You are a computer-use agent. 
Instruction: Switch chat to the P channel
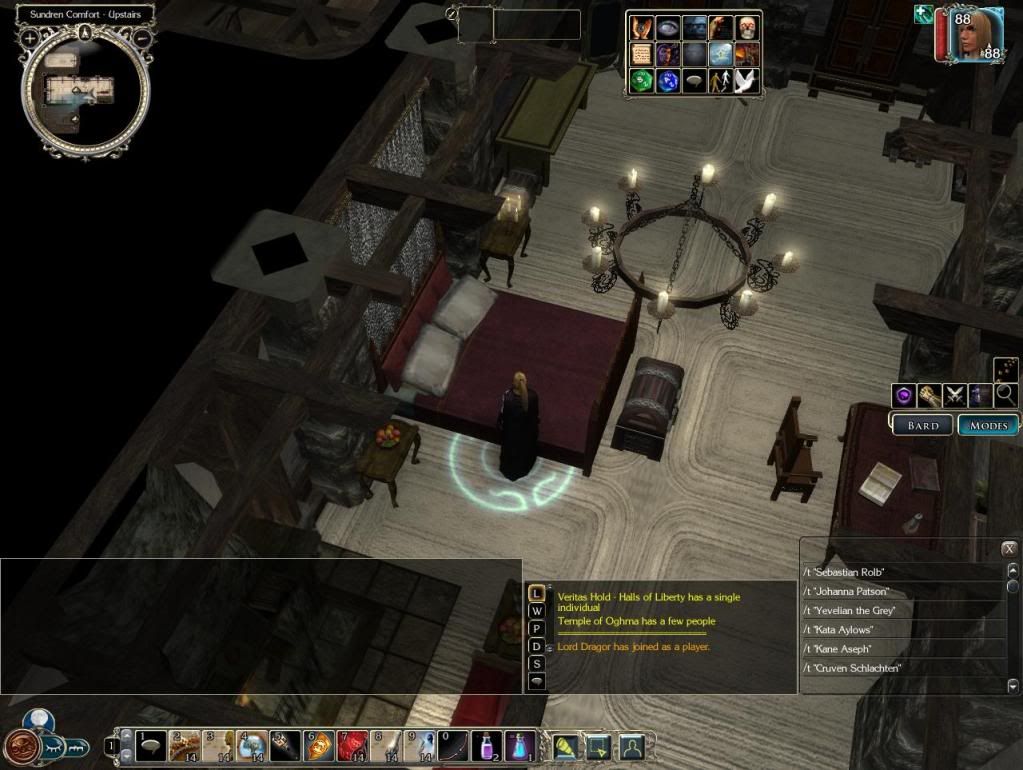(537, 629)
